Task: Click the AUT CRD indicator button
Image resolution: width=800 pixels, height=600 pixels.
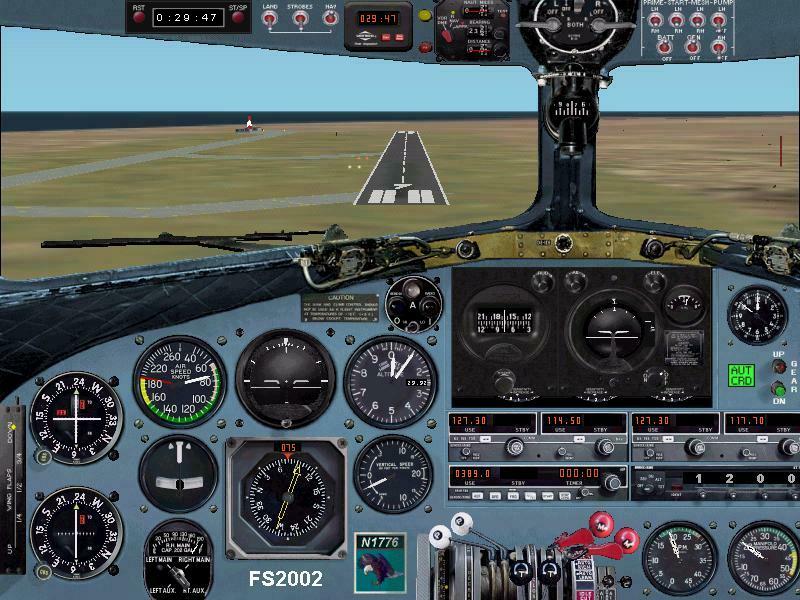Action: click(741, 376)
